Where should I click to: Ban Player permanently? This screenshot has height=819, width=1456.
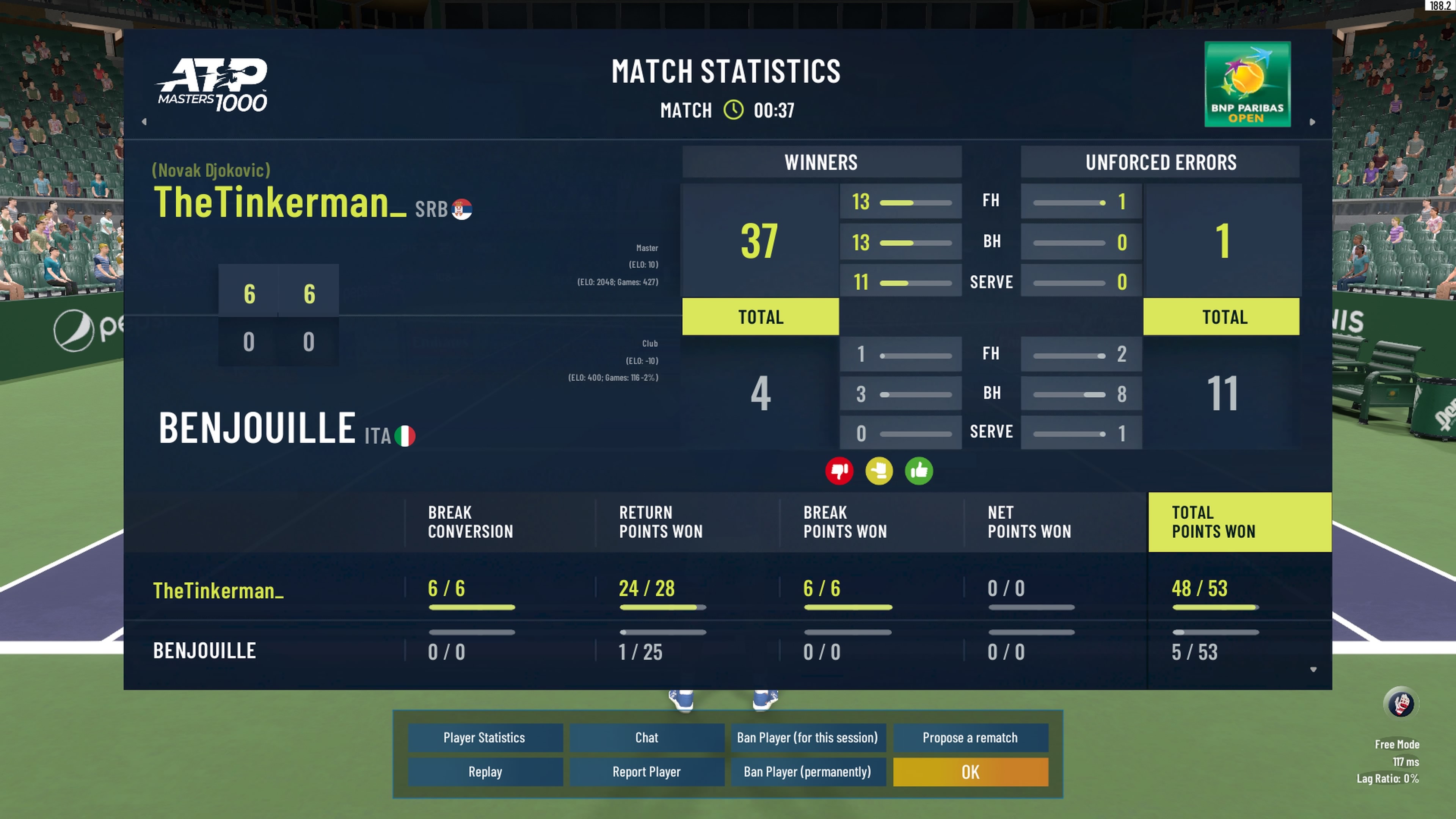pyautogui.click(x=807, y=772)
